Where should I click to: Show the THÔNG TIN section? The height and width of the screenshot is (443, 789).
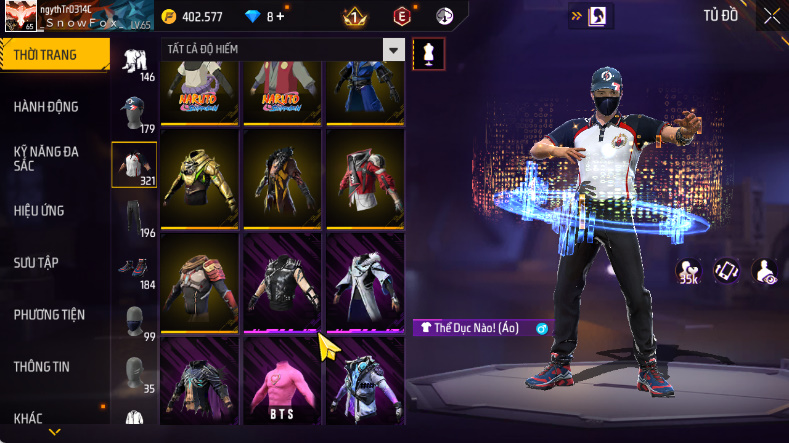coord(42,366)
